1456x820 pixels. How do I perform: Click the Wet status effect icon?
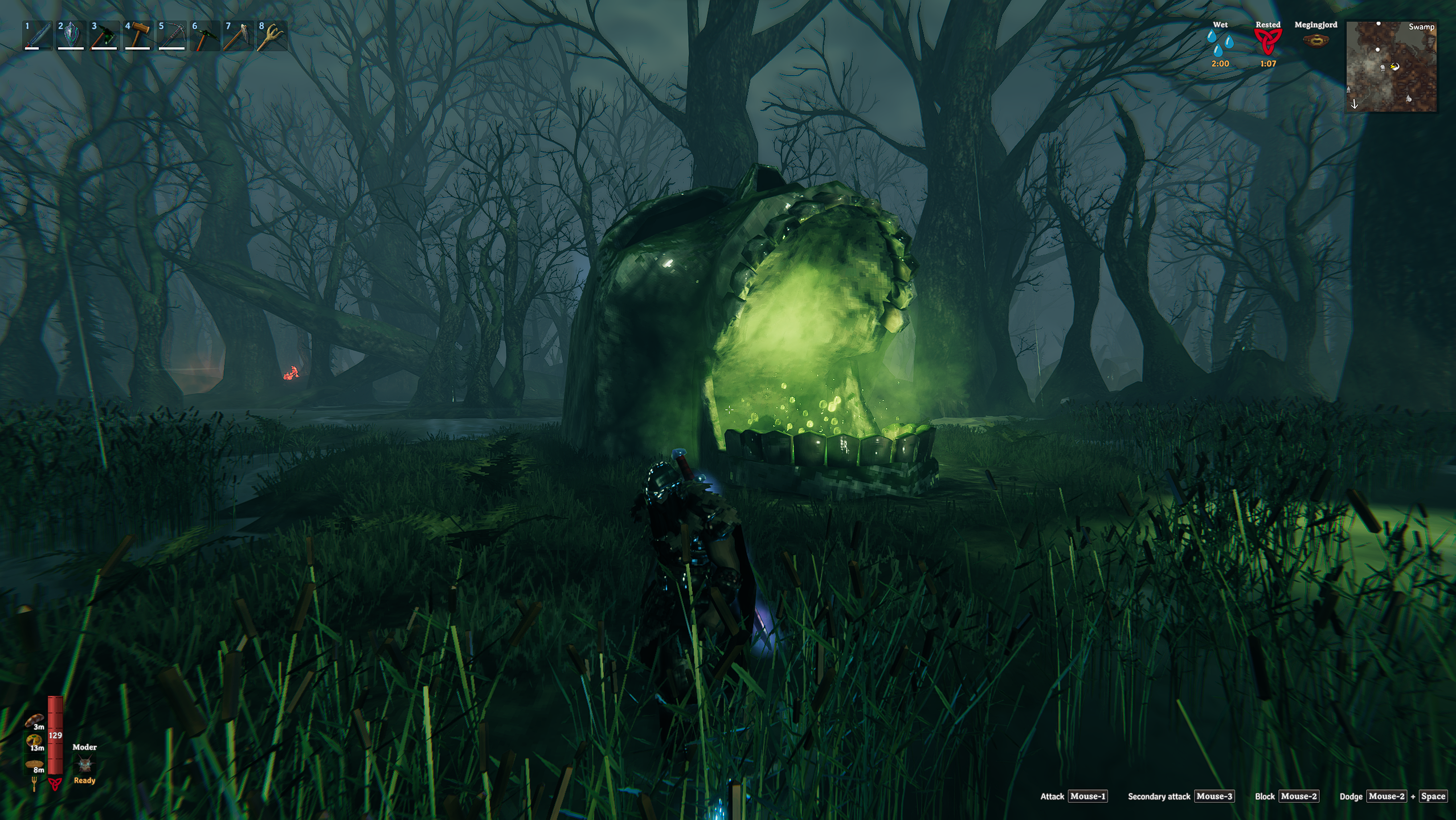[x=1220, y=43]
